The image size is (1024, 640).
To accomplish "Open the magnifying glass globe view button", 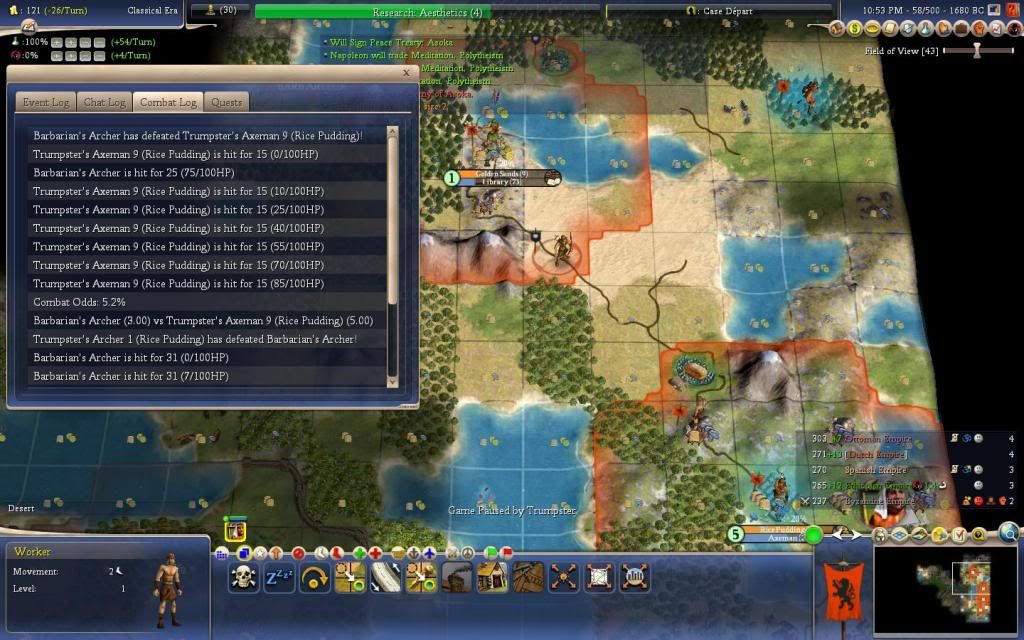I will [1008, 533].
